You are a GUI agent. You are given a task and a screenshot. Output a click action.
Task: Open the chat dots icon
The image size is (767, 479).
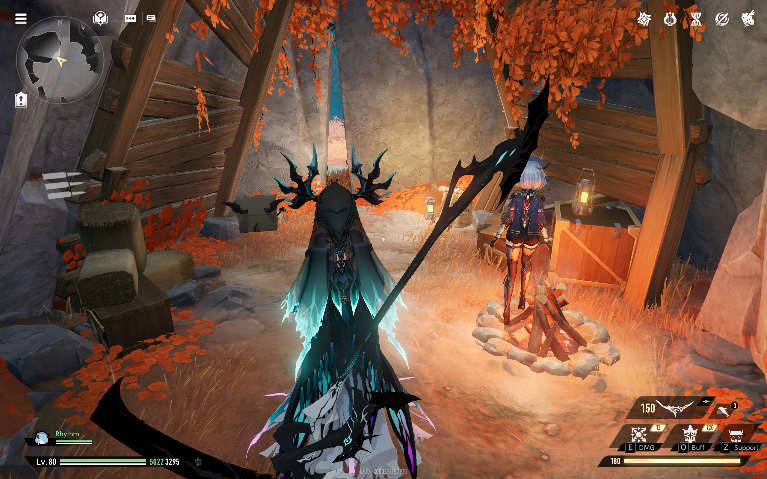(x=130, y=18)
